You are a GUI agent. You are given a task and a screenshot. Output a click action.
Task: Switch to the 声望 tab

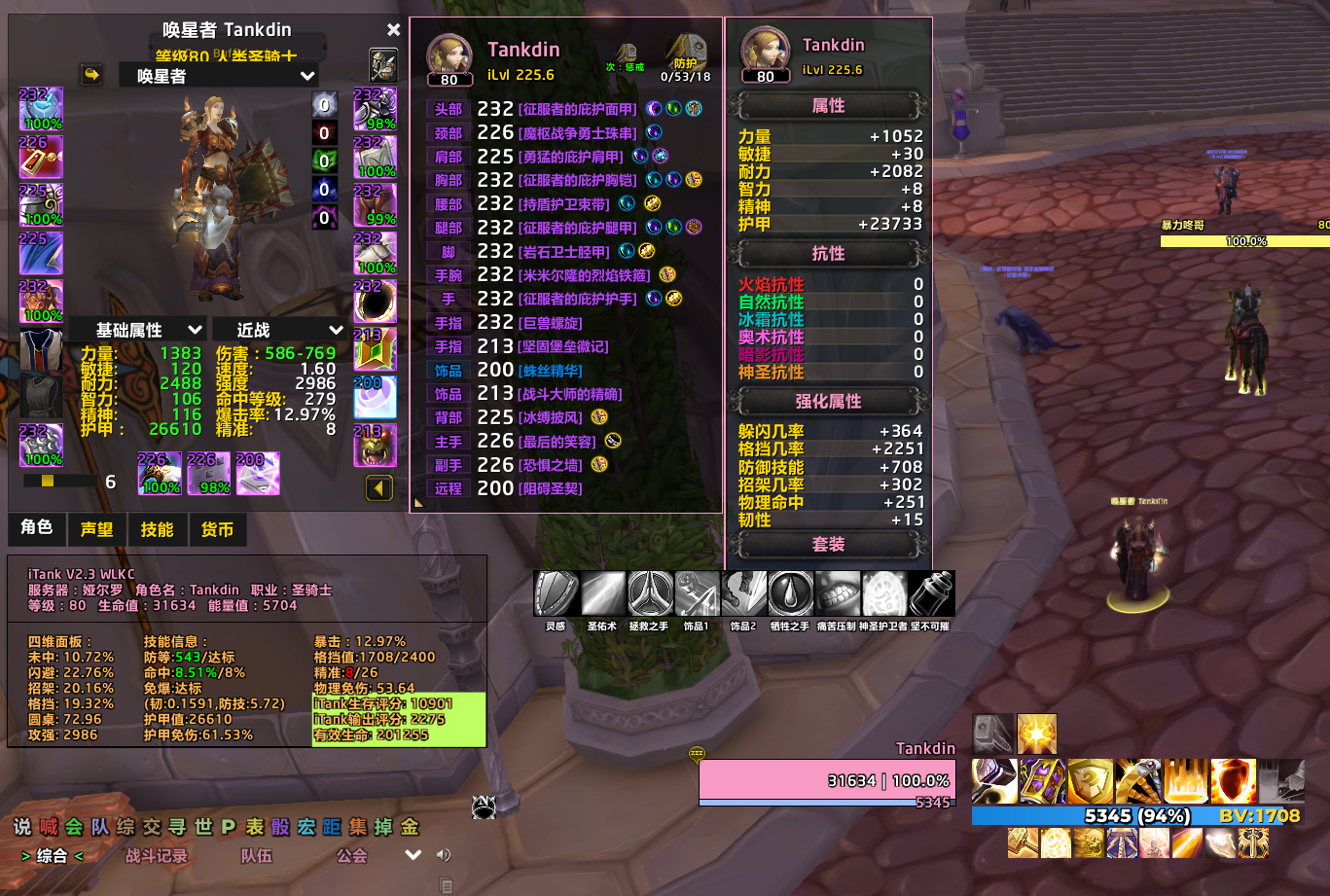click(x=97, y=529)
